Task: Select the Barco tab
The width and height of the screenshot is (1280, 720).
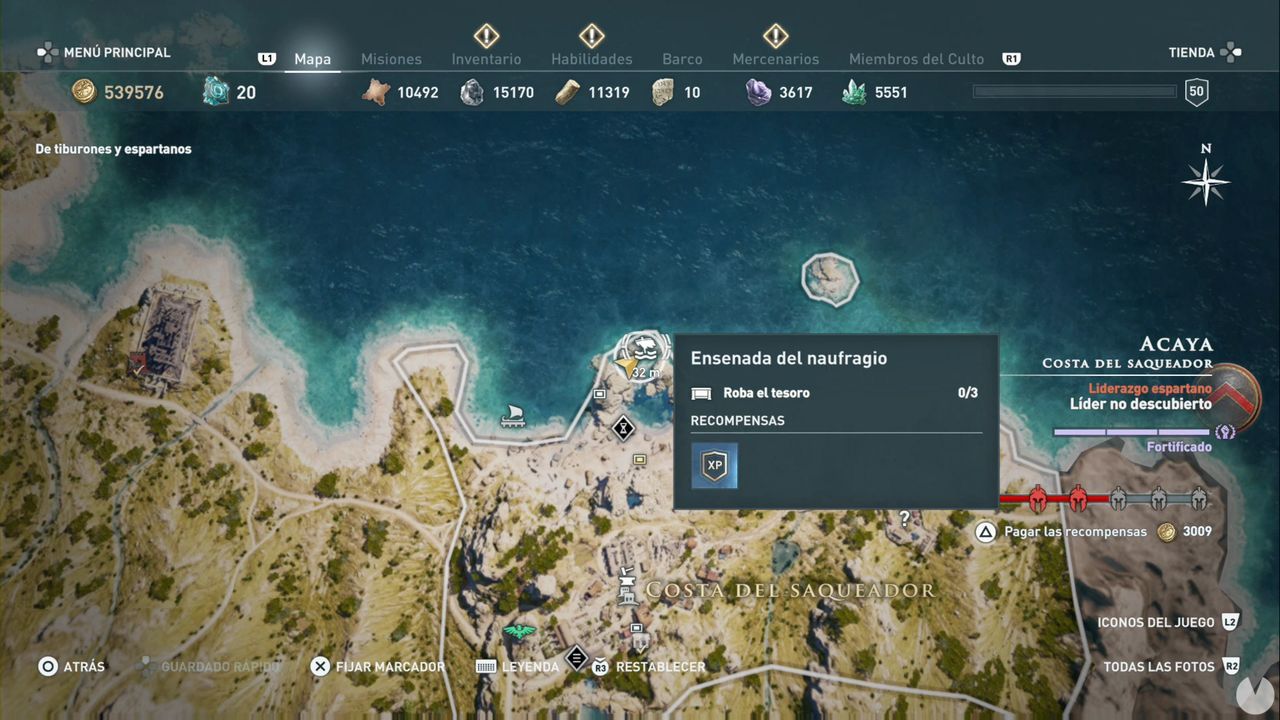Action: click(x=682, y=59)
